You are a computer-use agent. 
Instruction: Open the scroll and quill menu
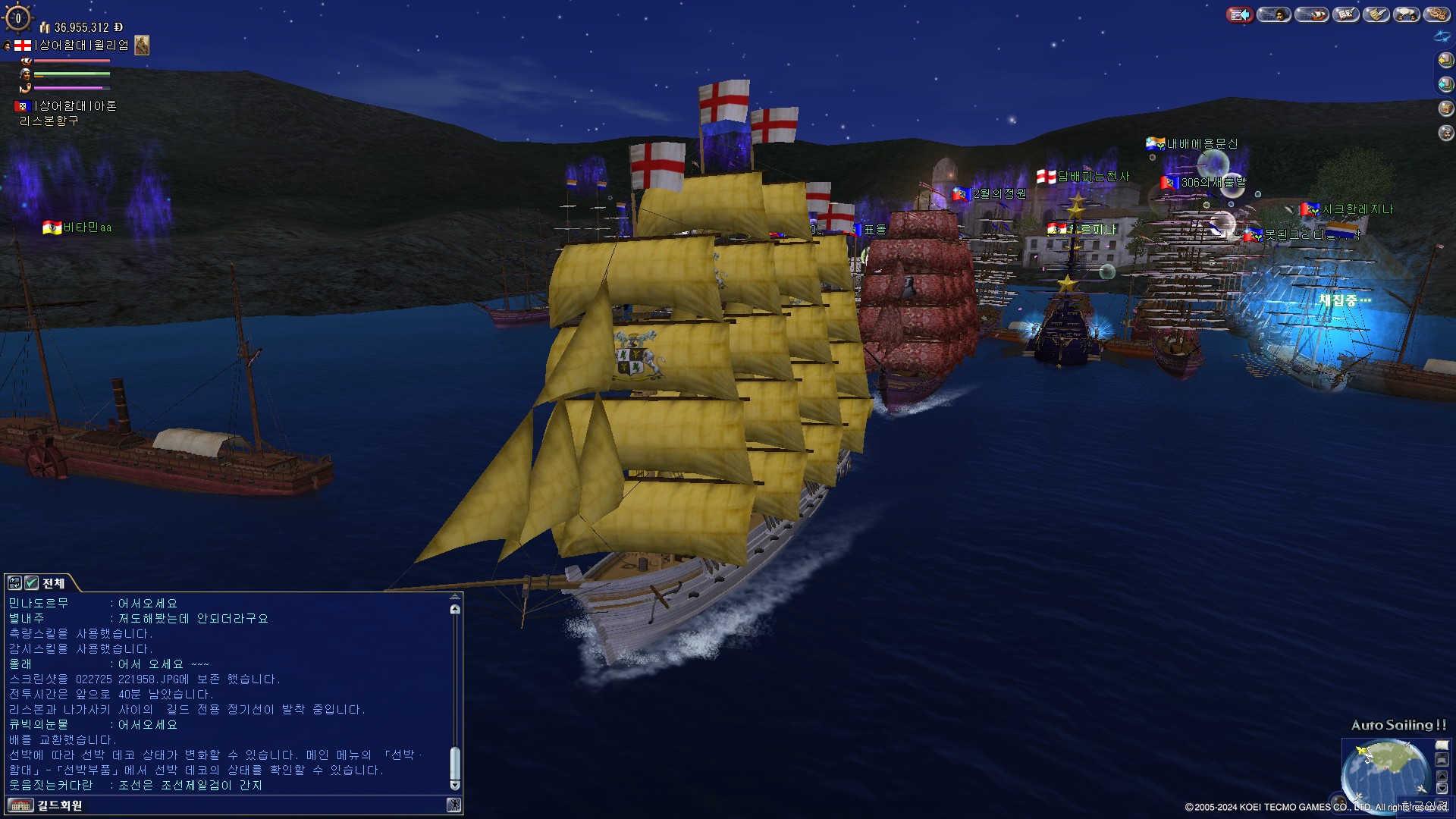pos(1376,14)
